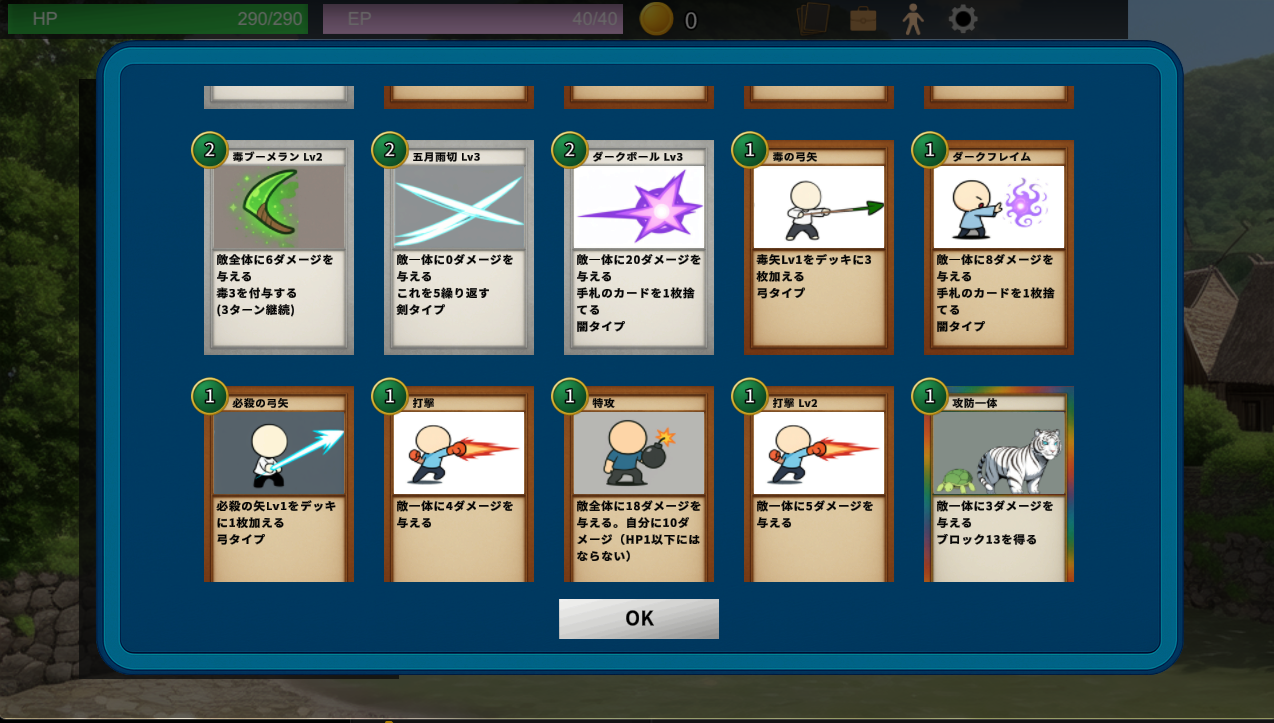The image size is (1274, 723).
Task: Open the gear settings icon
Action: tap(963, 18)
